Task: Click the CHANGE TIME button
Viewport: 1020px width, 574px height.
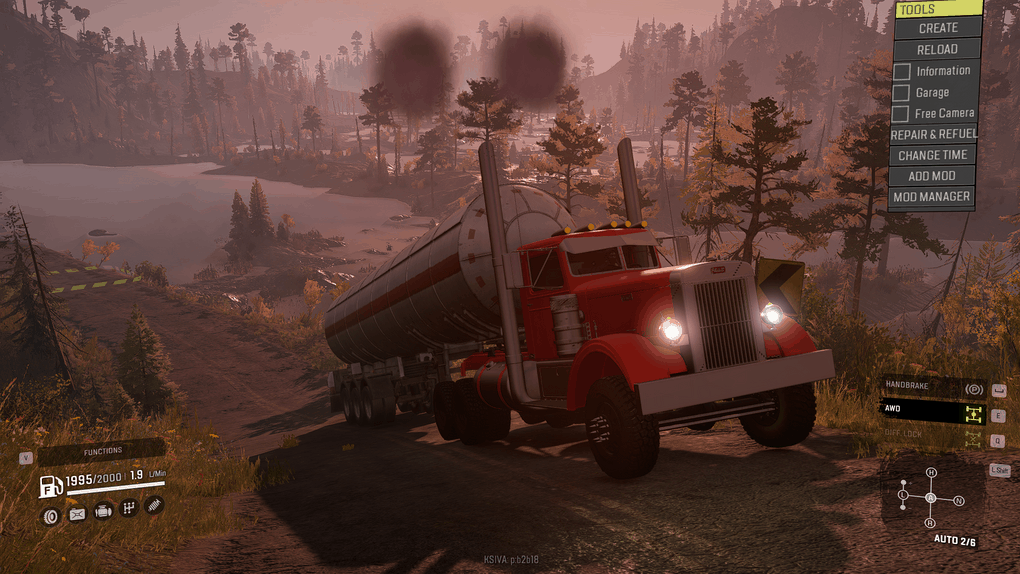Action: pos(932,155)
